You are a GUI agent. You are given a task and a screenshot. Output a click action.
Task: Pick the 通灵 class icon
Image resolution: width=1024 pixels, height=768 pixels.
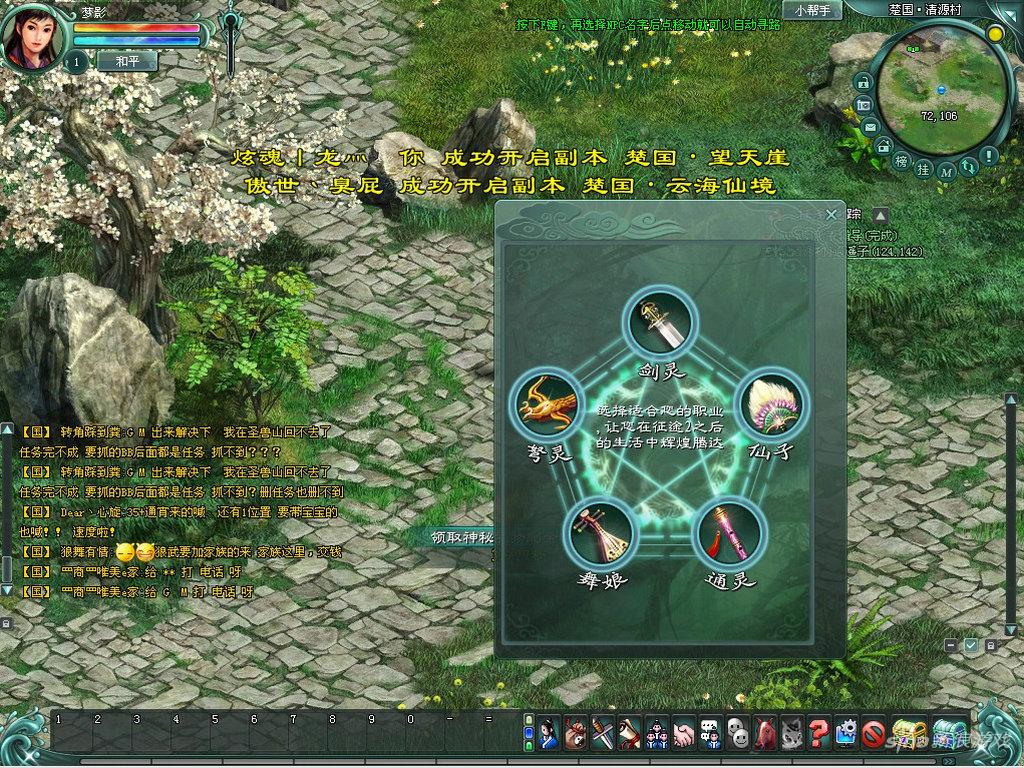point(729,533)
